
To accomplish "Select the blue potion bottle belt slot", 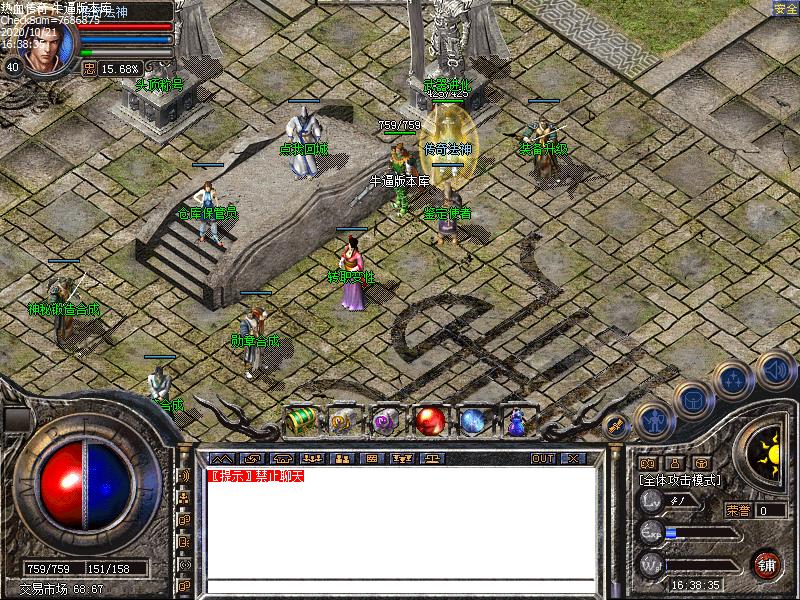I will tap(517, 421).
